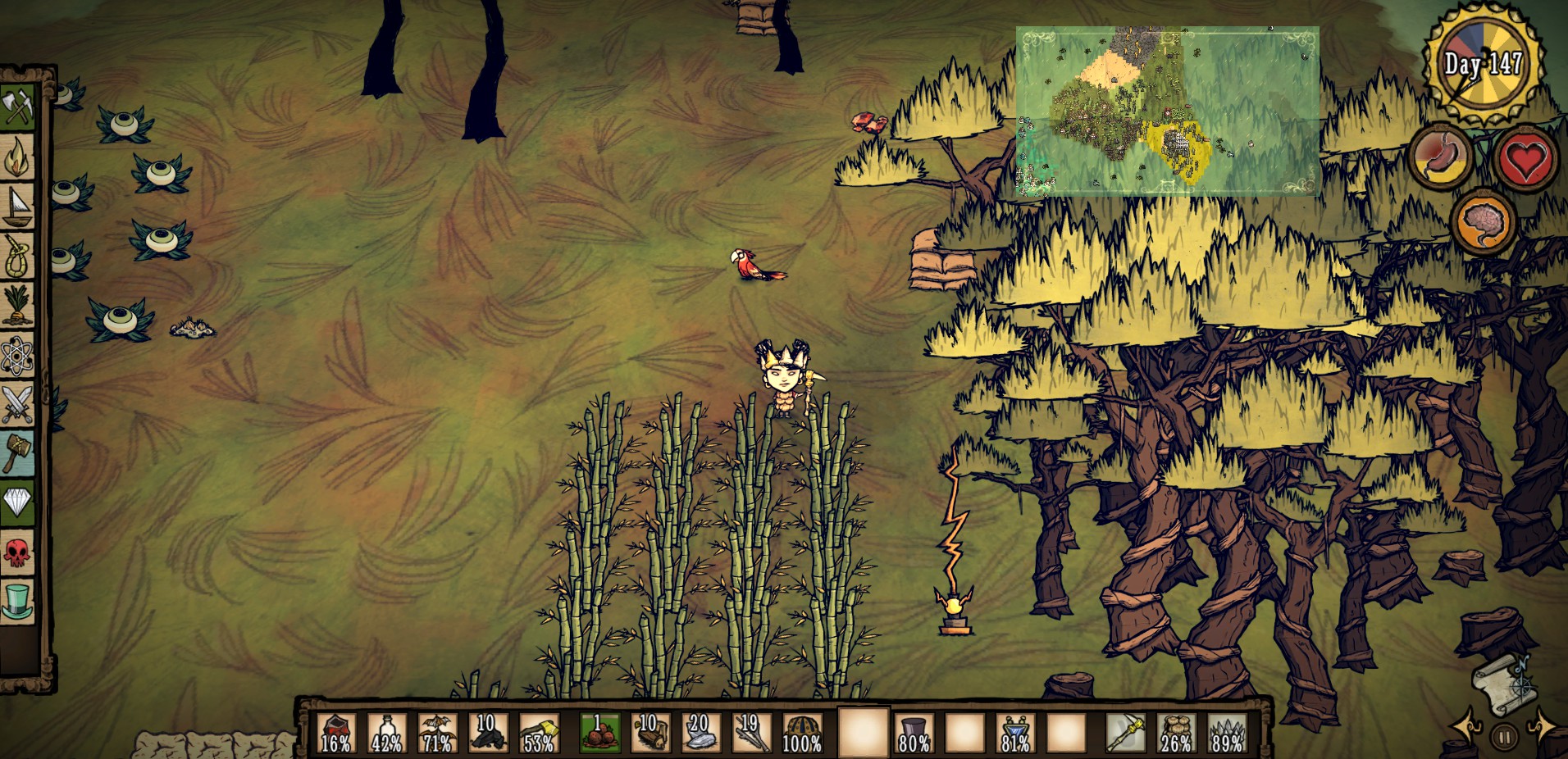Open the Dress green top hat tab
This screenshot has height=759, width=1568.
[18, 601]
